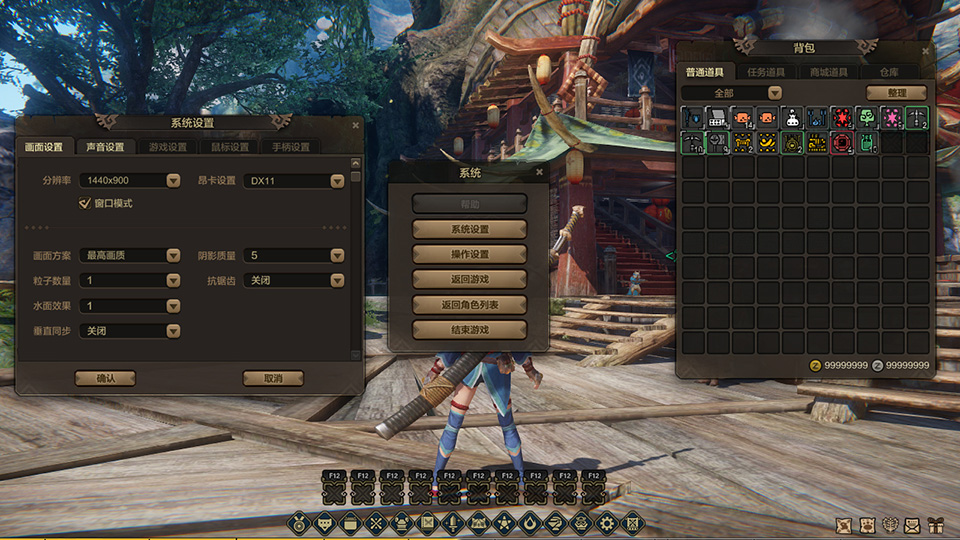Switch to the 任务道具 inventory tab

coord(768,72)
